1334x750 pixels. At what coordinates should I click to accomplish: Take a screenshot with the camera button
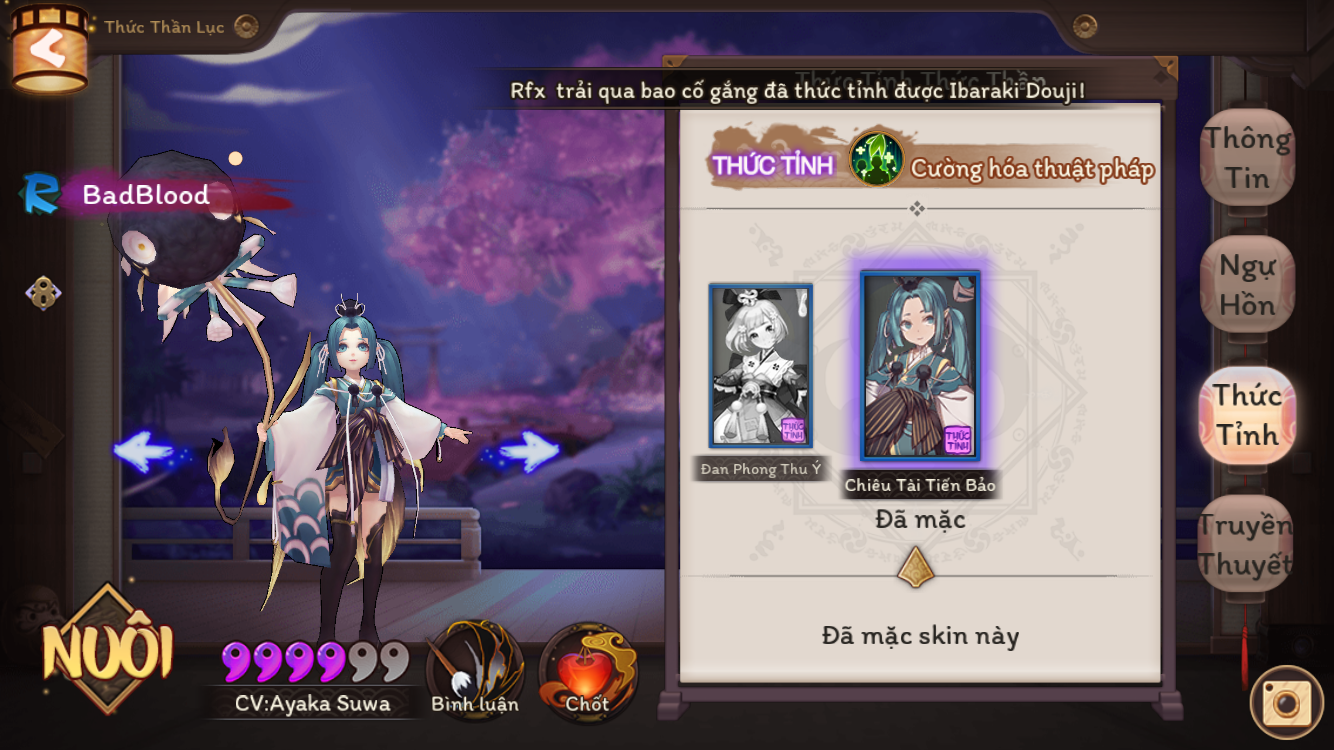click(x=1286, y=702)
